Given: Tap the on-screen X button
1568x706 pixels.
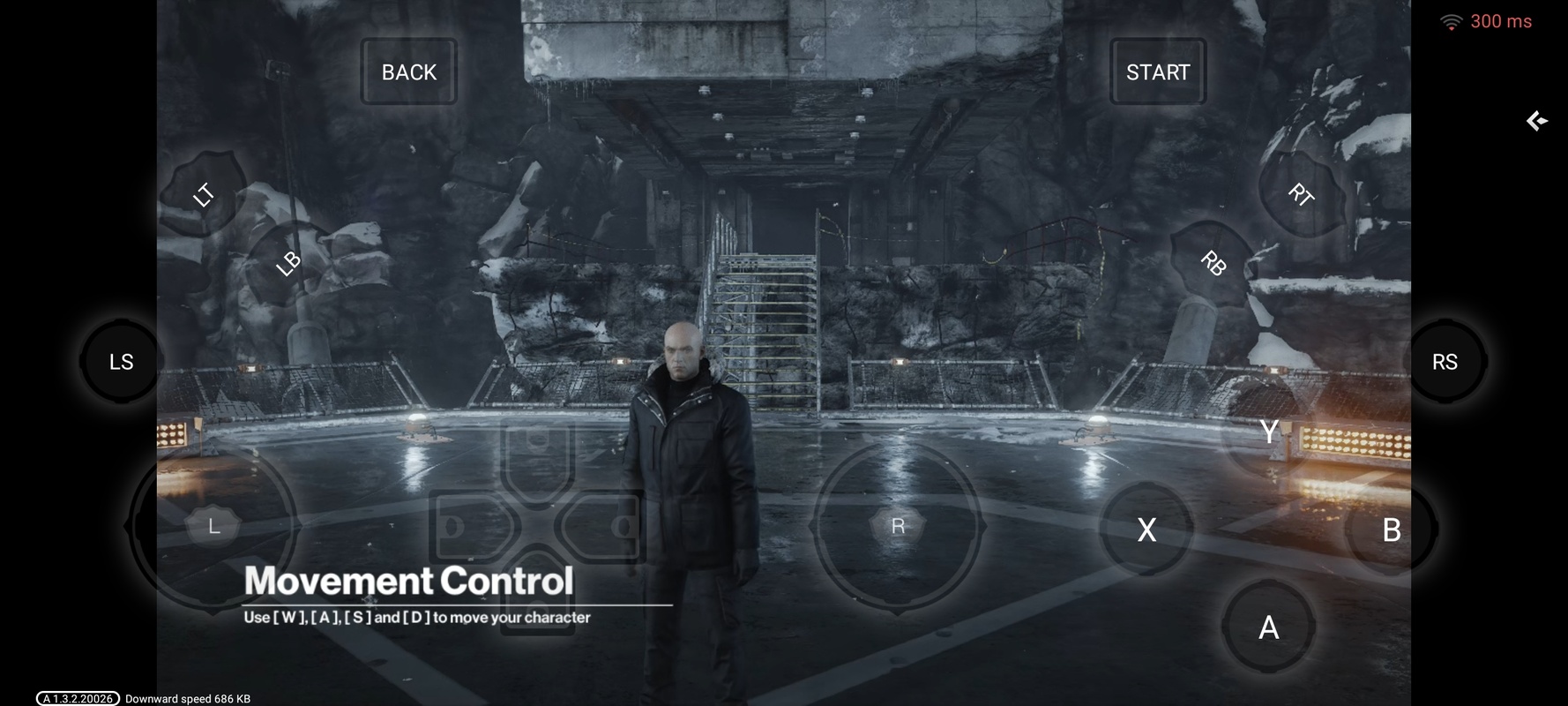Looking at the screenshot, I should click(x=1146, y=529).
